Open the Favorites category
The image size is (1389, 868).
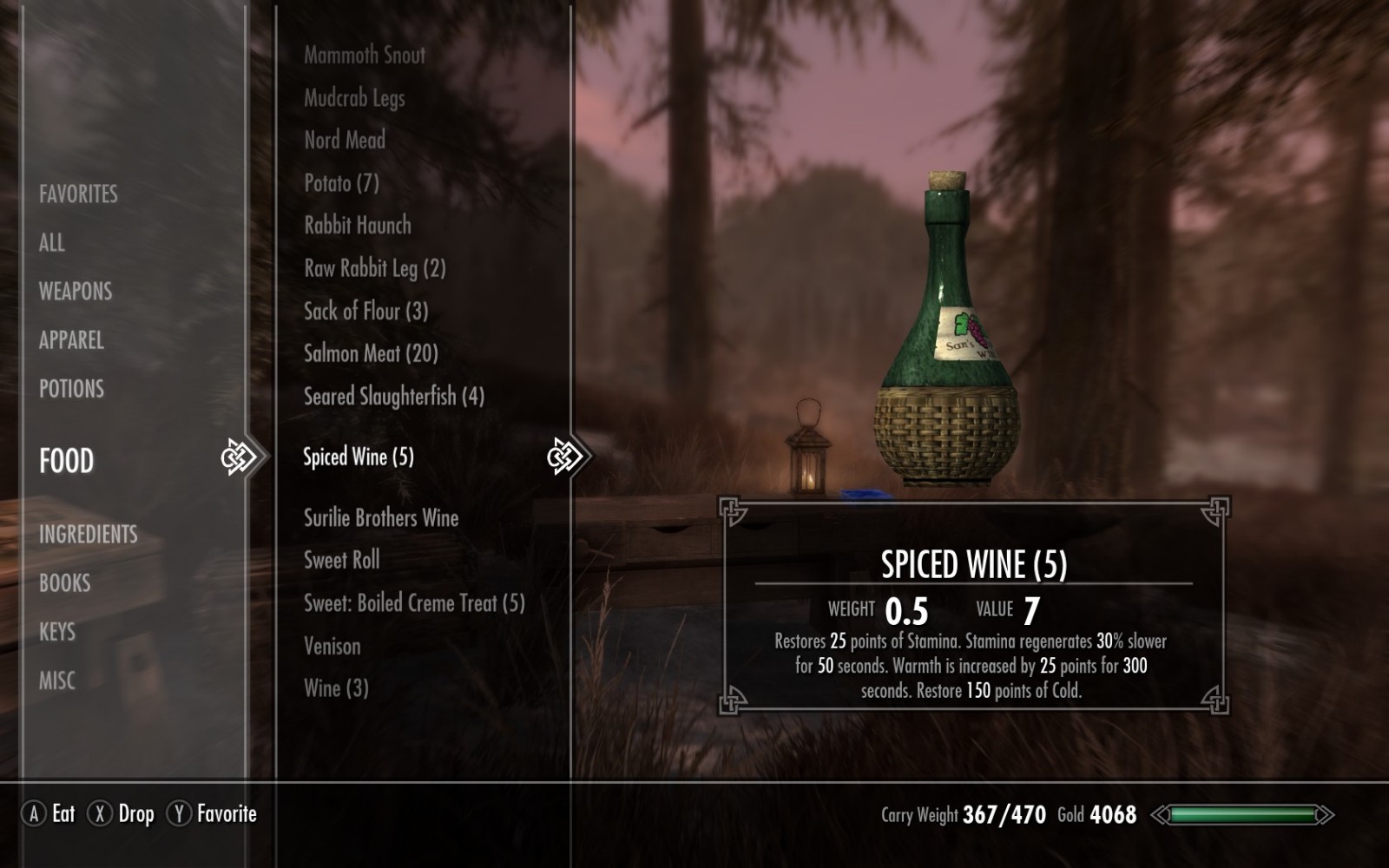(78, 194)
